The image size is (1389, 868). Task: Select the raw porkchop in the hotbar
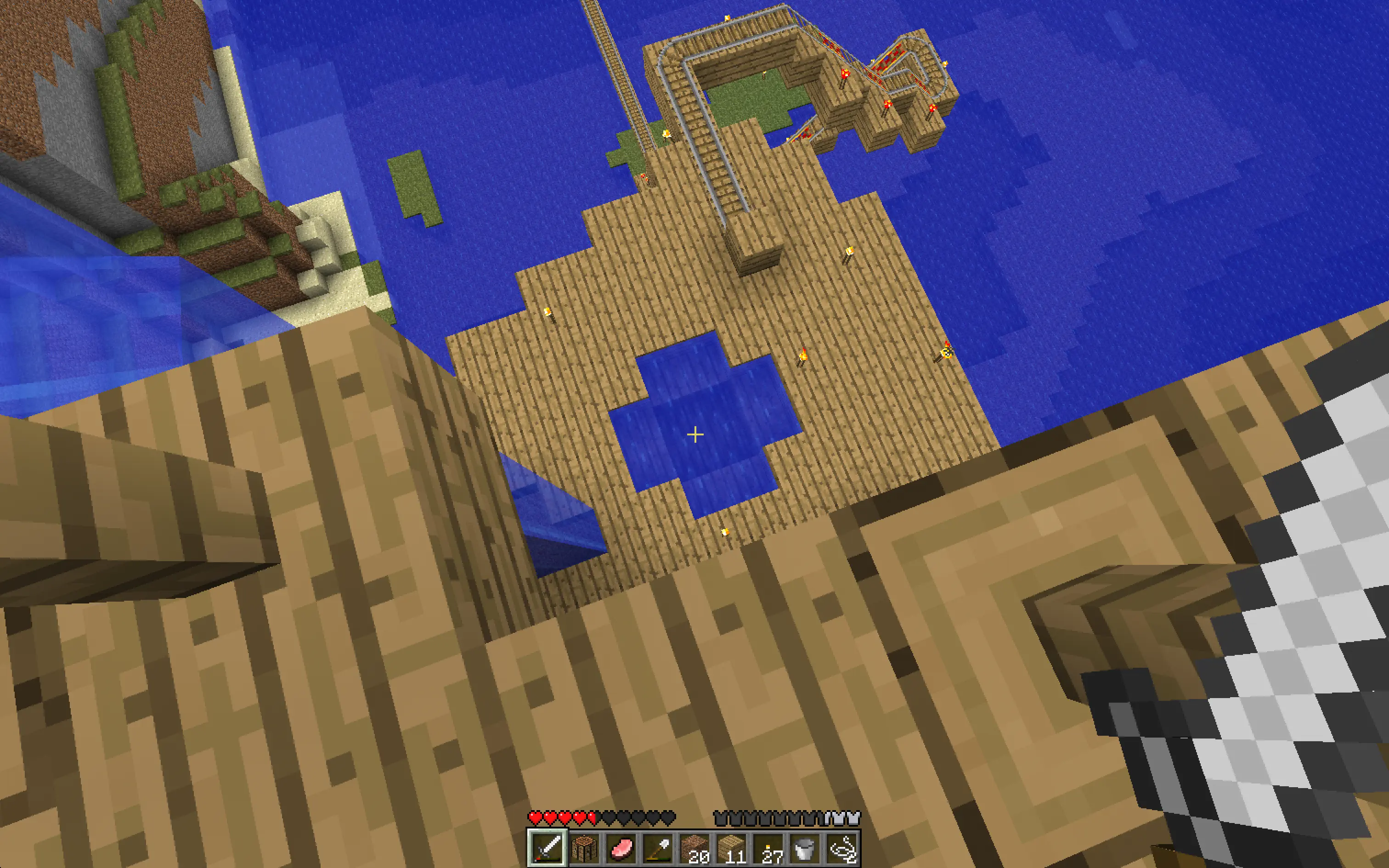pyautogui.click(x=621, y=849)
